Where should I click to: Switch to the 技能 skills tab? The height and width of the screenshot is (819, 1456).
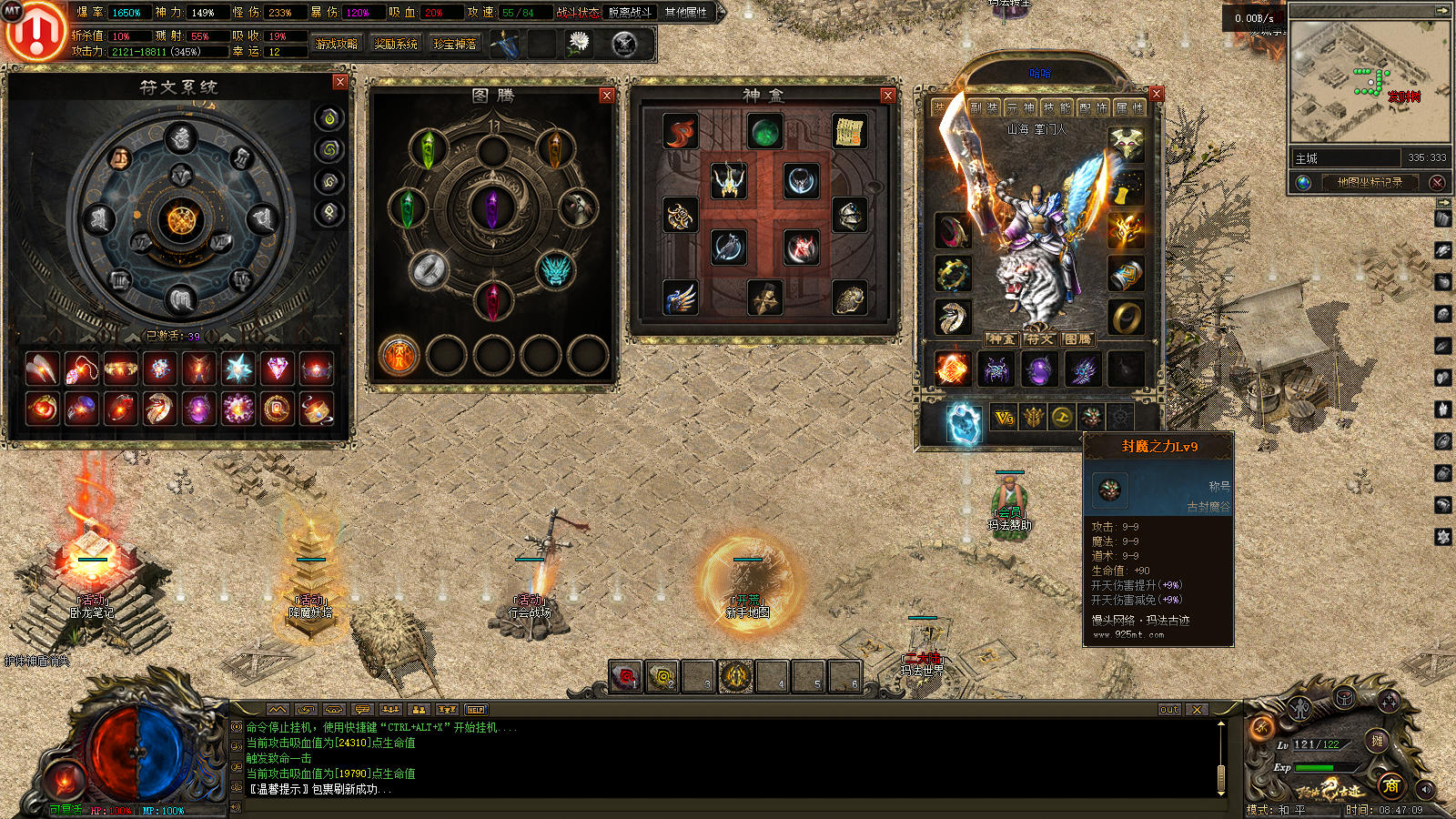point(1056,108)
